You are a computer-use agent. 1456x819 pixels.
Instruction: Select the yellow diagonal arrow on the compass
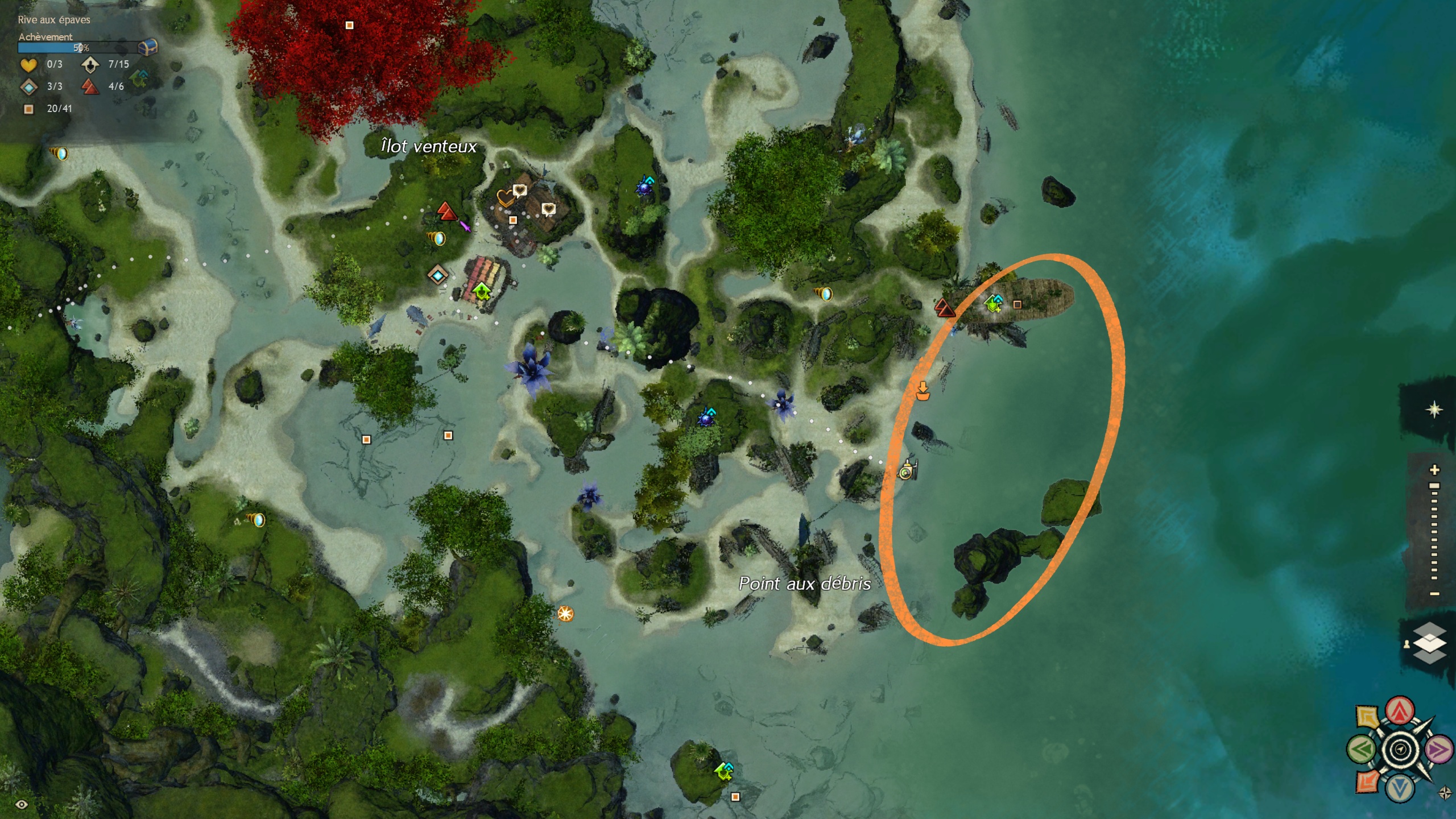click(1368, 717)
